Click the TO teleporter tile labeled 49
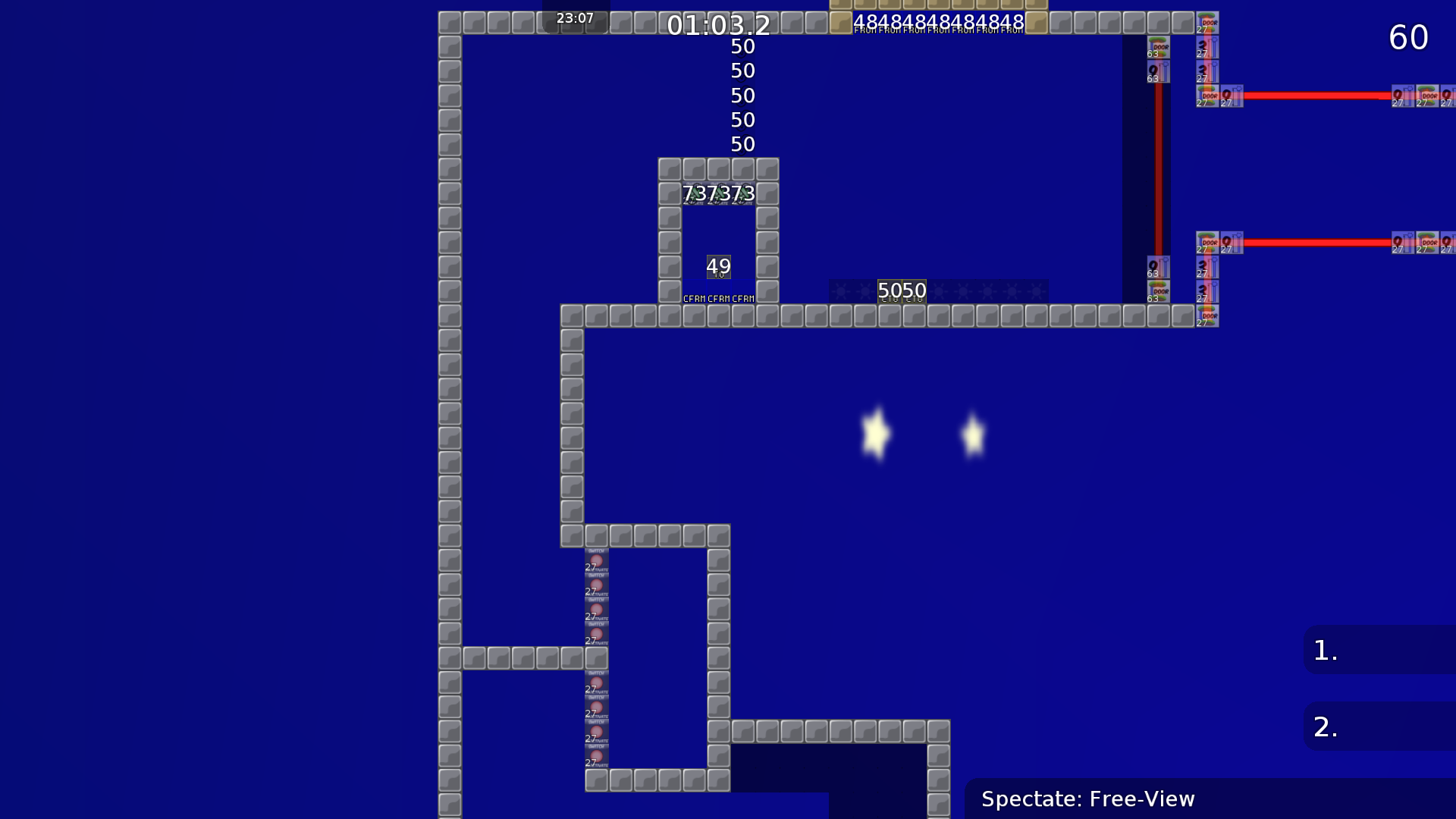1456x819 pixels. (718, 267)
